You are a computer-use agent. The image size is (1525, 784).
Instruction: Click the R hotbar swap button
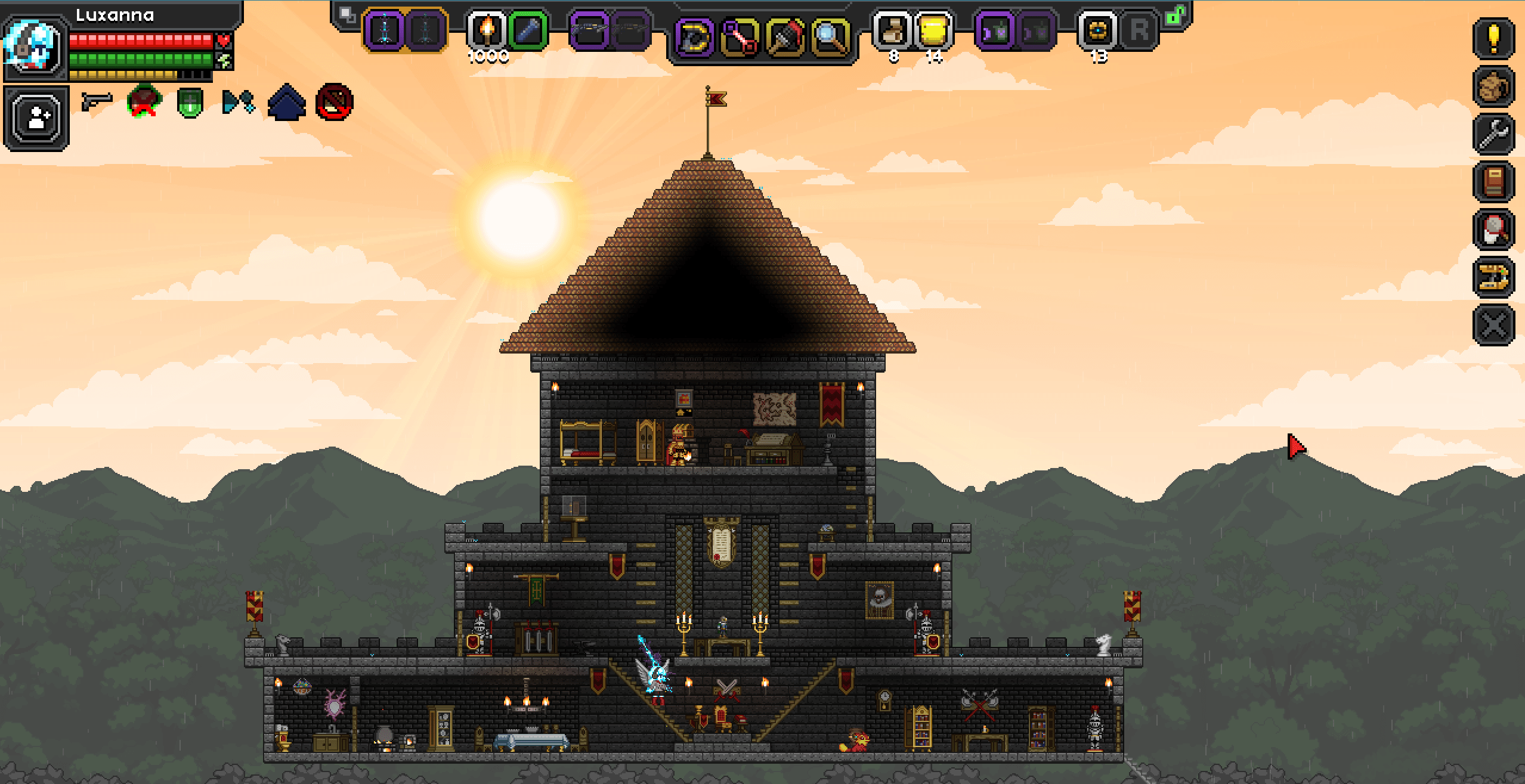(x=1139, y=31)
